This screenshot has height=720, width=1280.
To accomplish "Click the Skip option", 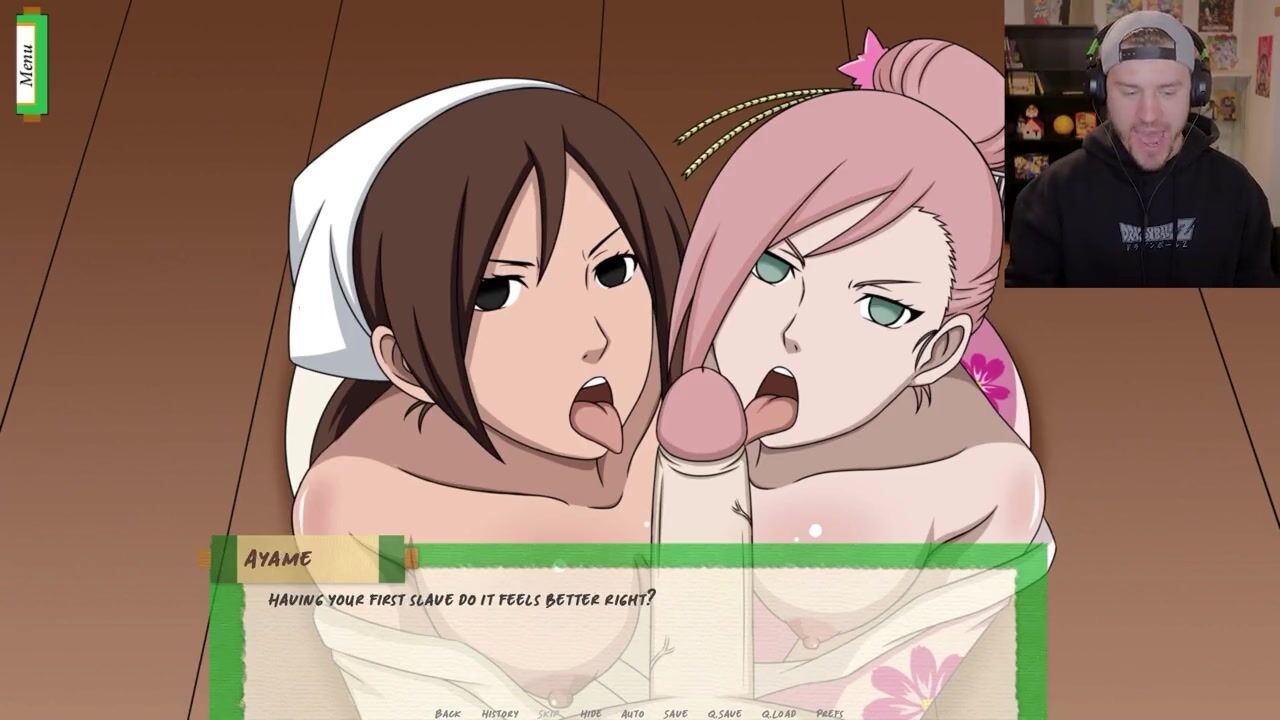I will click(549, 713).
